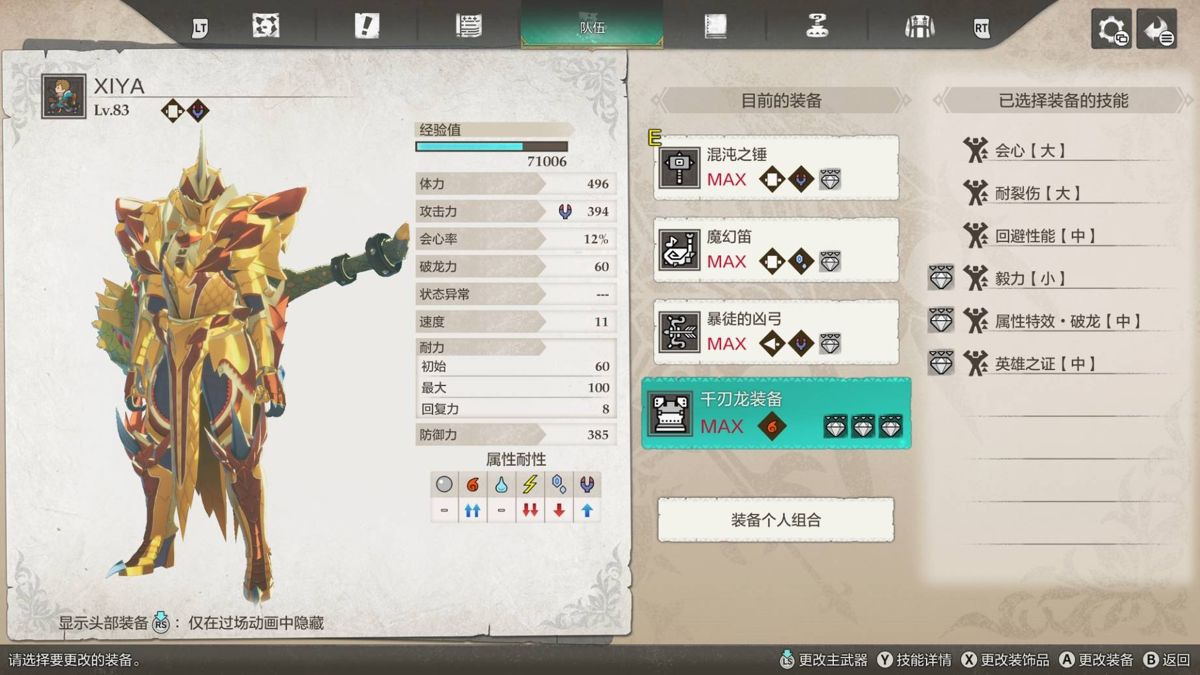The image size is (1200, 675).
Task: Switch to the question-mark figure tab
Action: click(x=817, y=27)
